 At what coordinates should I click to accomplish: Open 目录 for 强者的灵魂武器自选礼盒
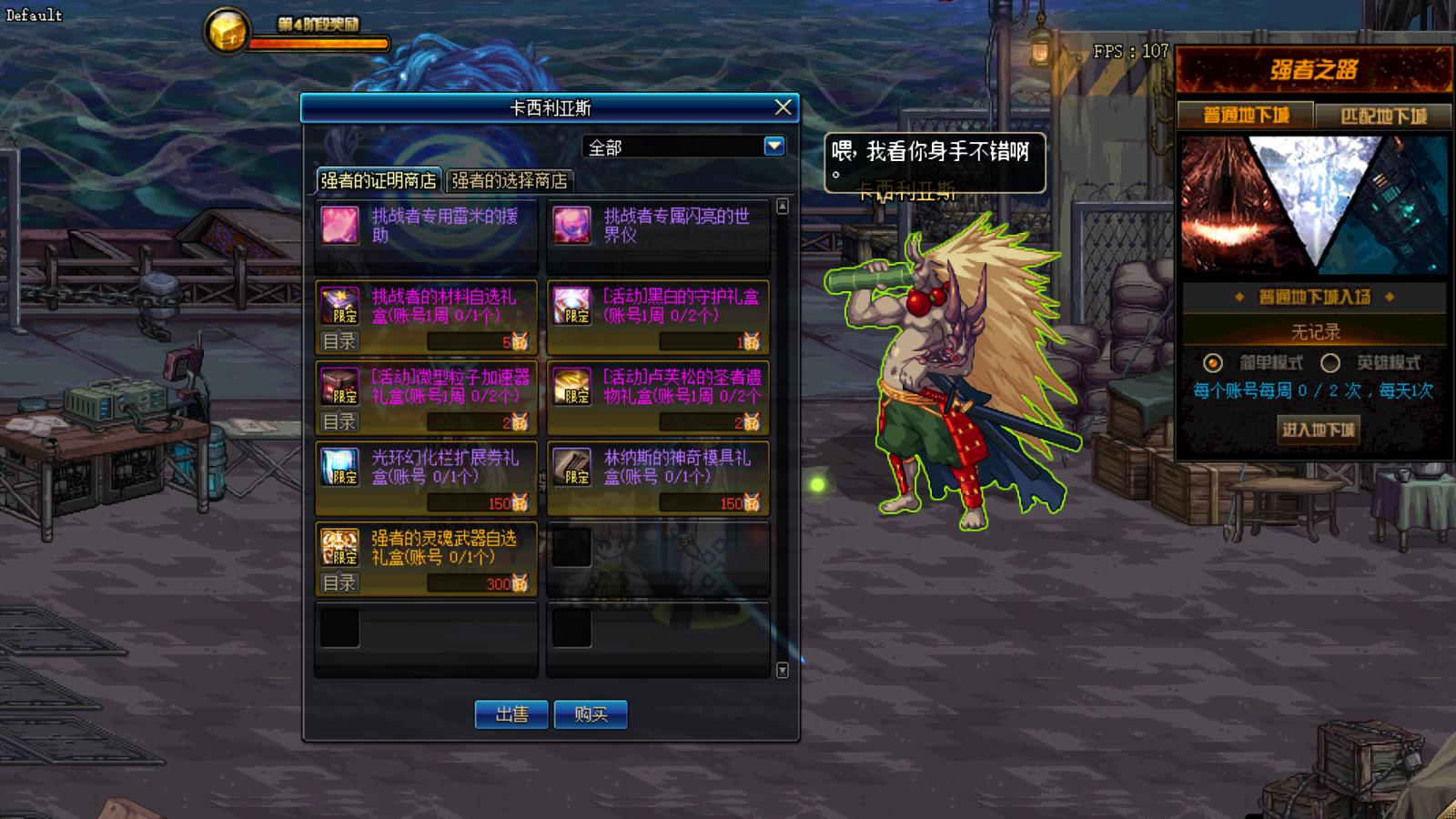pyautogui.click(x=339, y=582)
